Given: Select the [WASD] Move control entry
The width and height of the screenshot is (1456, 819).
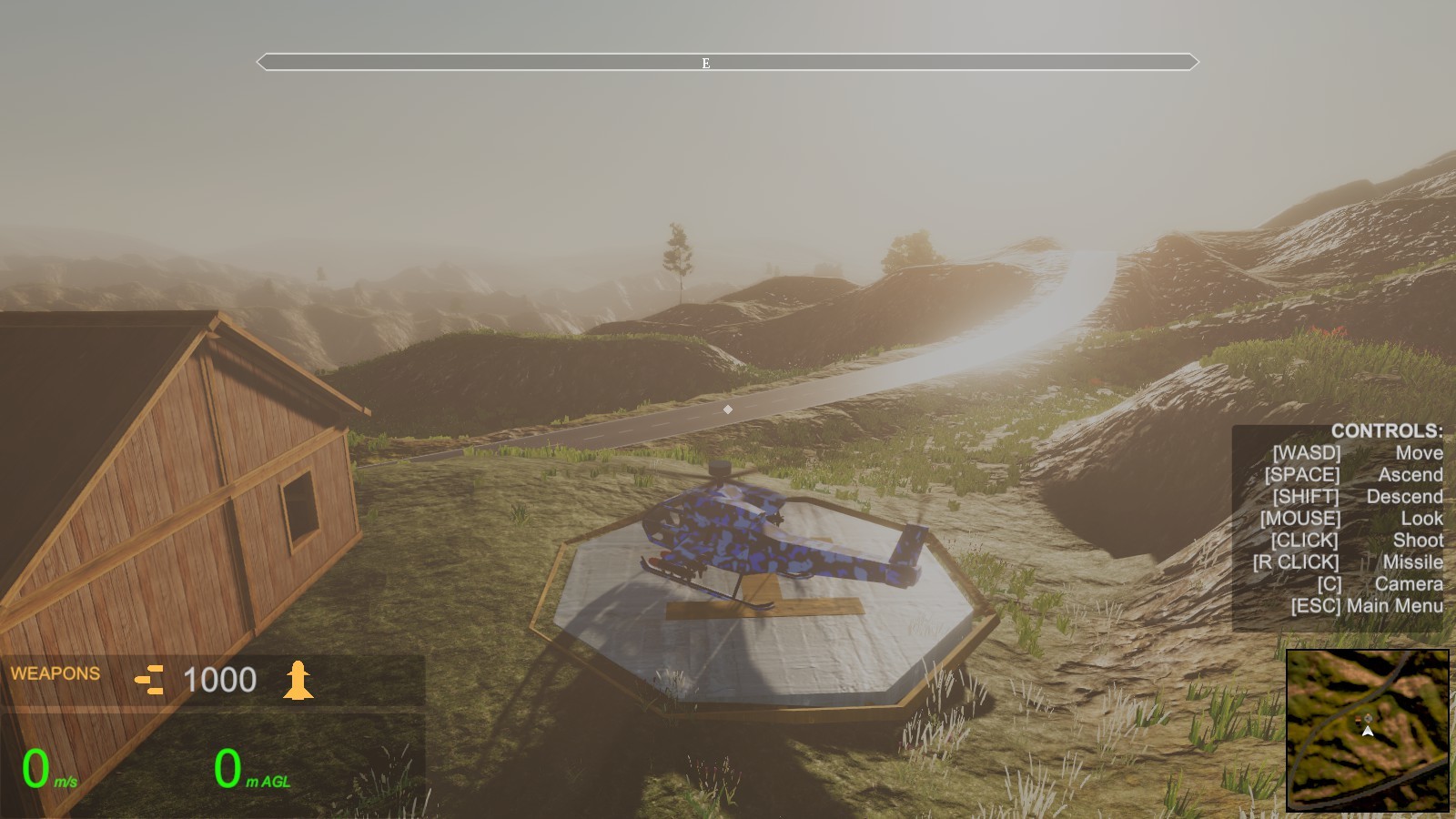Looking at the screenshot, I should click(x=1360, y=452).
